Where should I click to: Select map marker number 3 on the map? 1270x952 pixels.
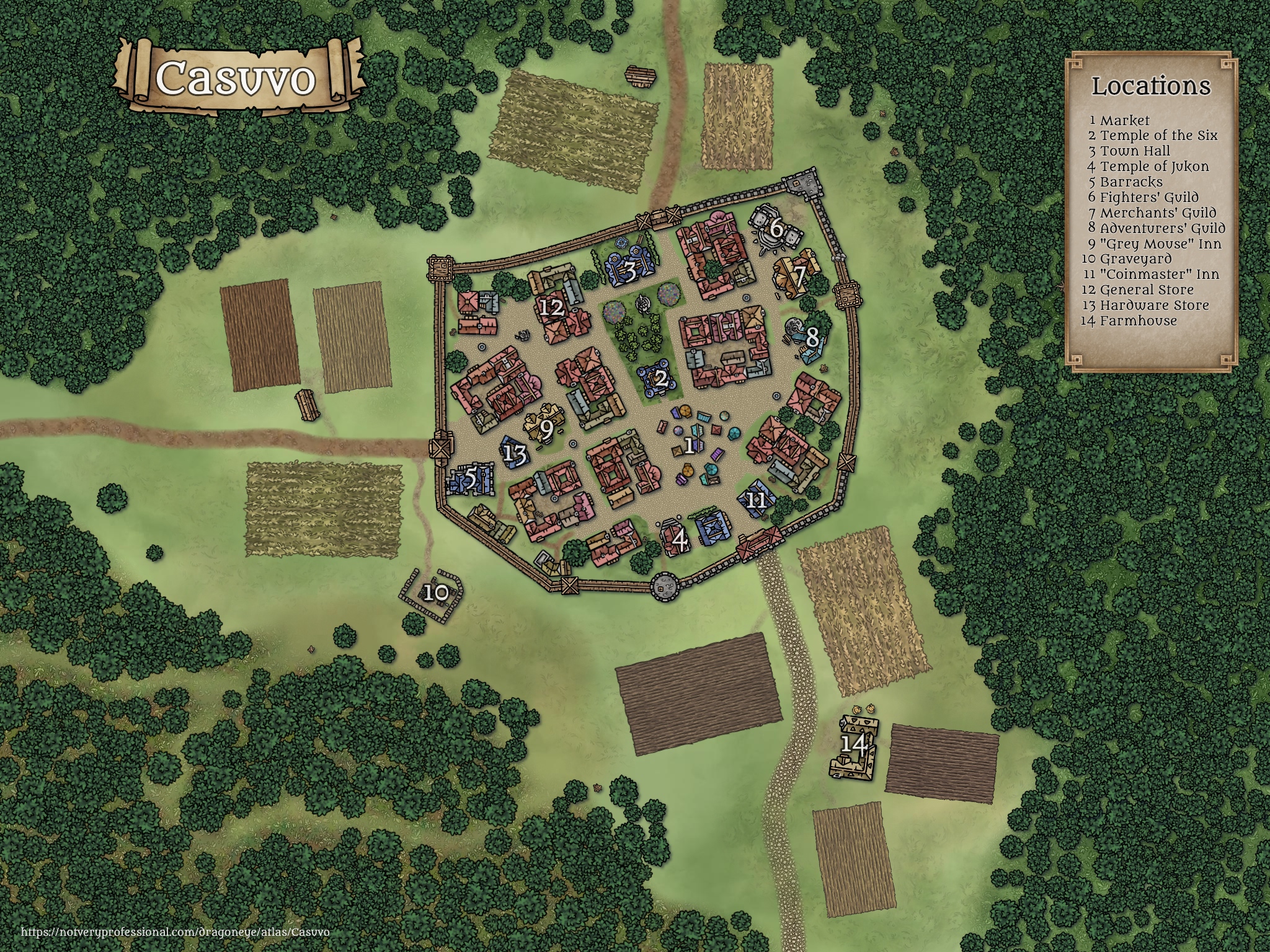[629, 271]
